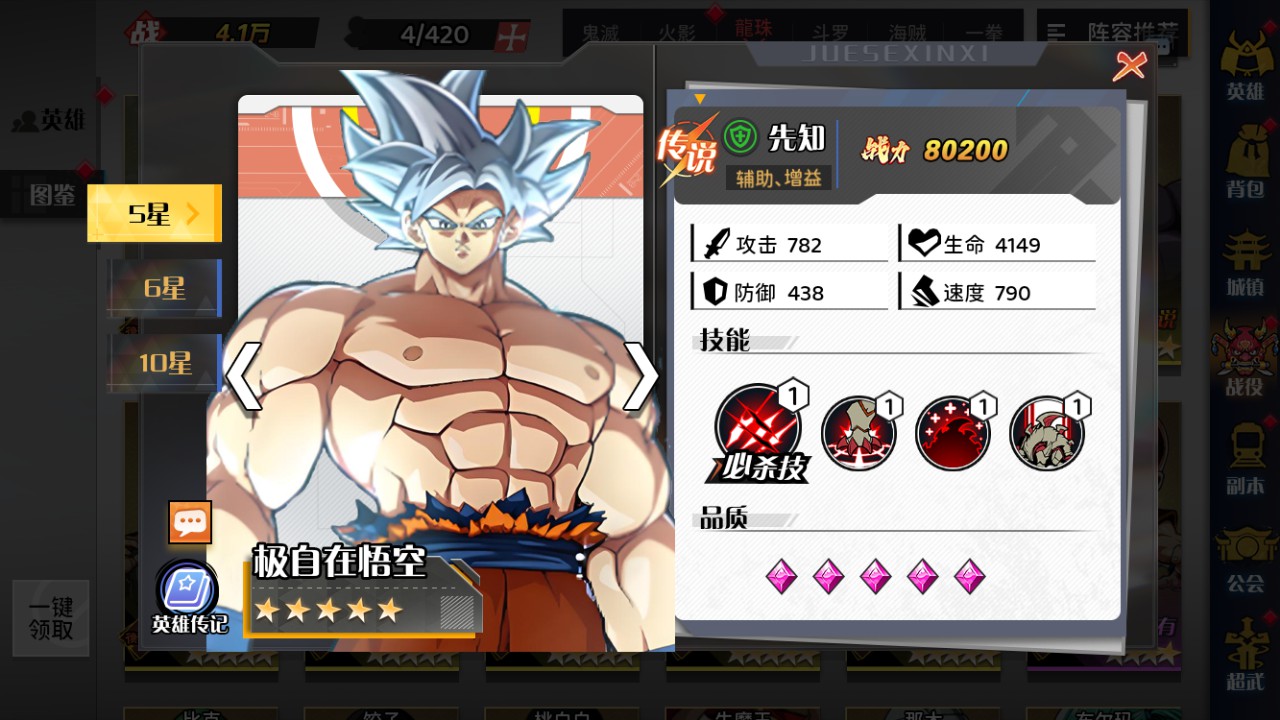Viewport: 1280px width, 720px height.
Task: Close the hero info panel
Action: tap(1129, 66)
